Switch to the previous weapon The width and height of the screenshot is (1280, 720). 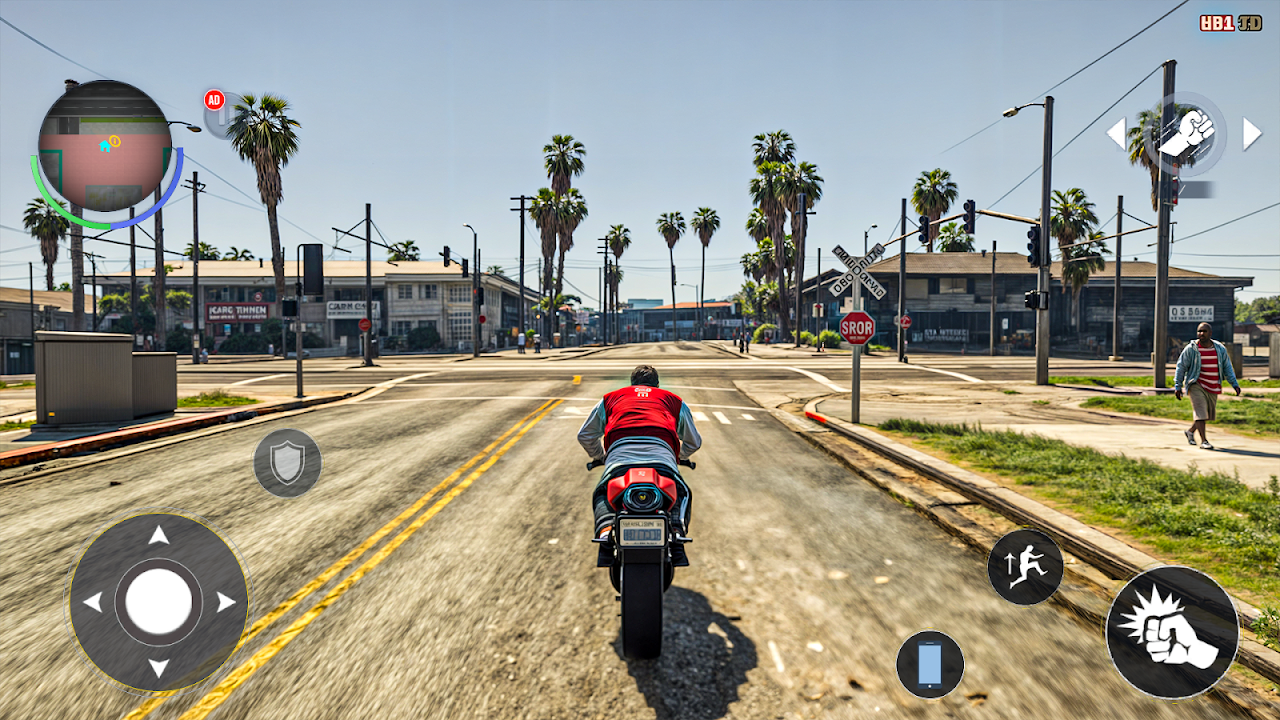tap(1116, 133)
